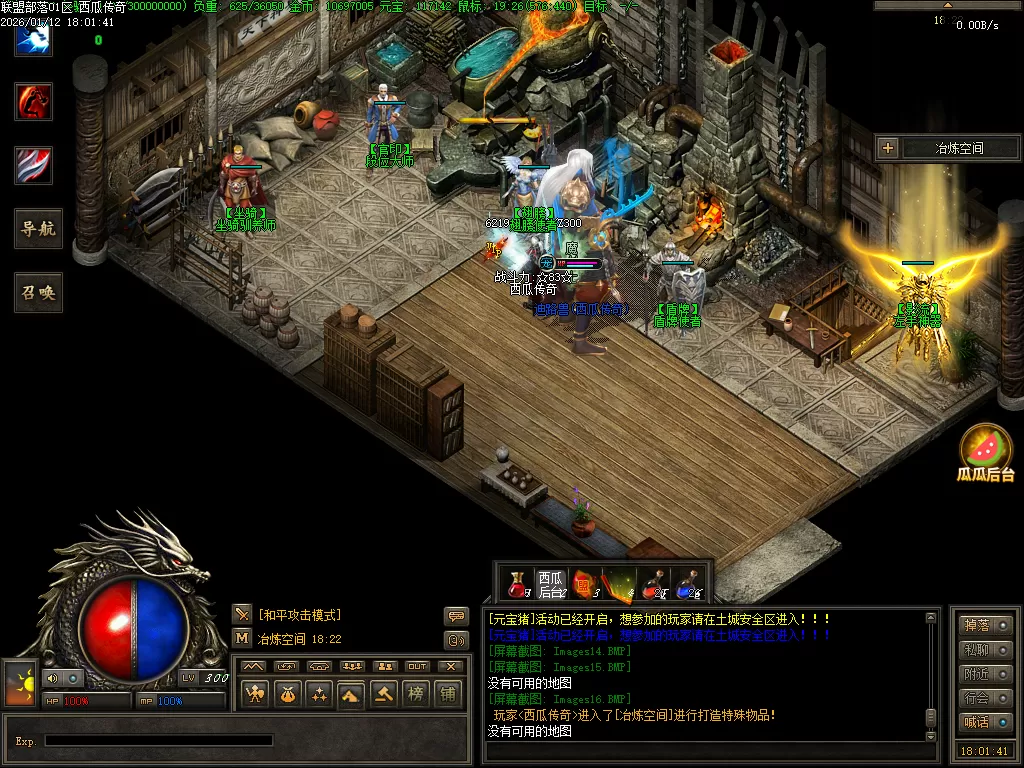1024x768 pixels.
Task: Open the map with the M button
Action: coord(242,638)
